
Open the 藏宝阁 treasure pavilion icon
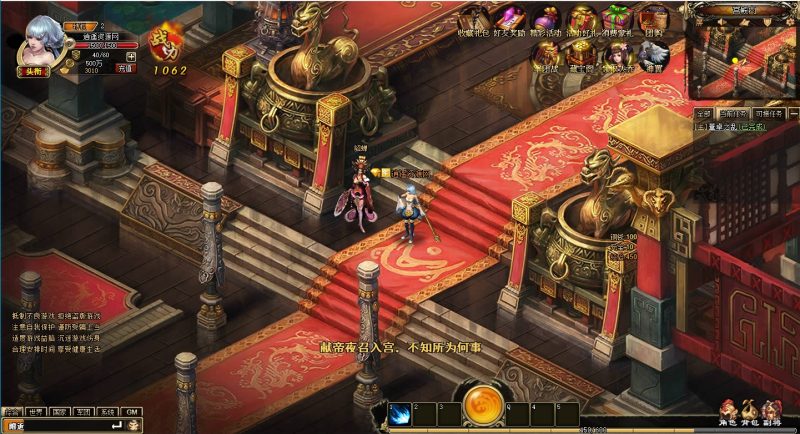(x=581, y=56)
